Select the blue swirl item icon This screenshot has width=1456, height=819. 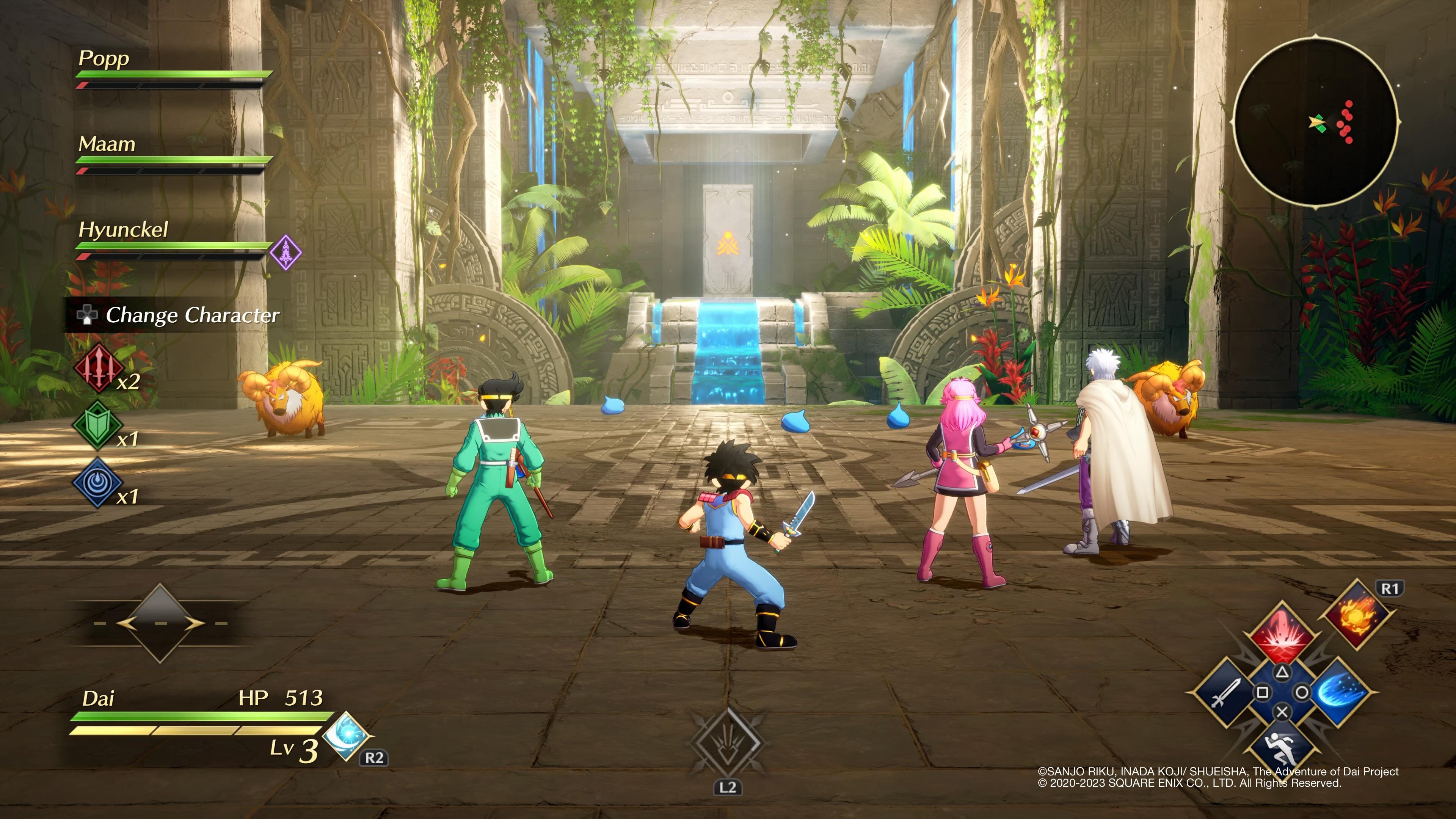click(97, 482)
